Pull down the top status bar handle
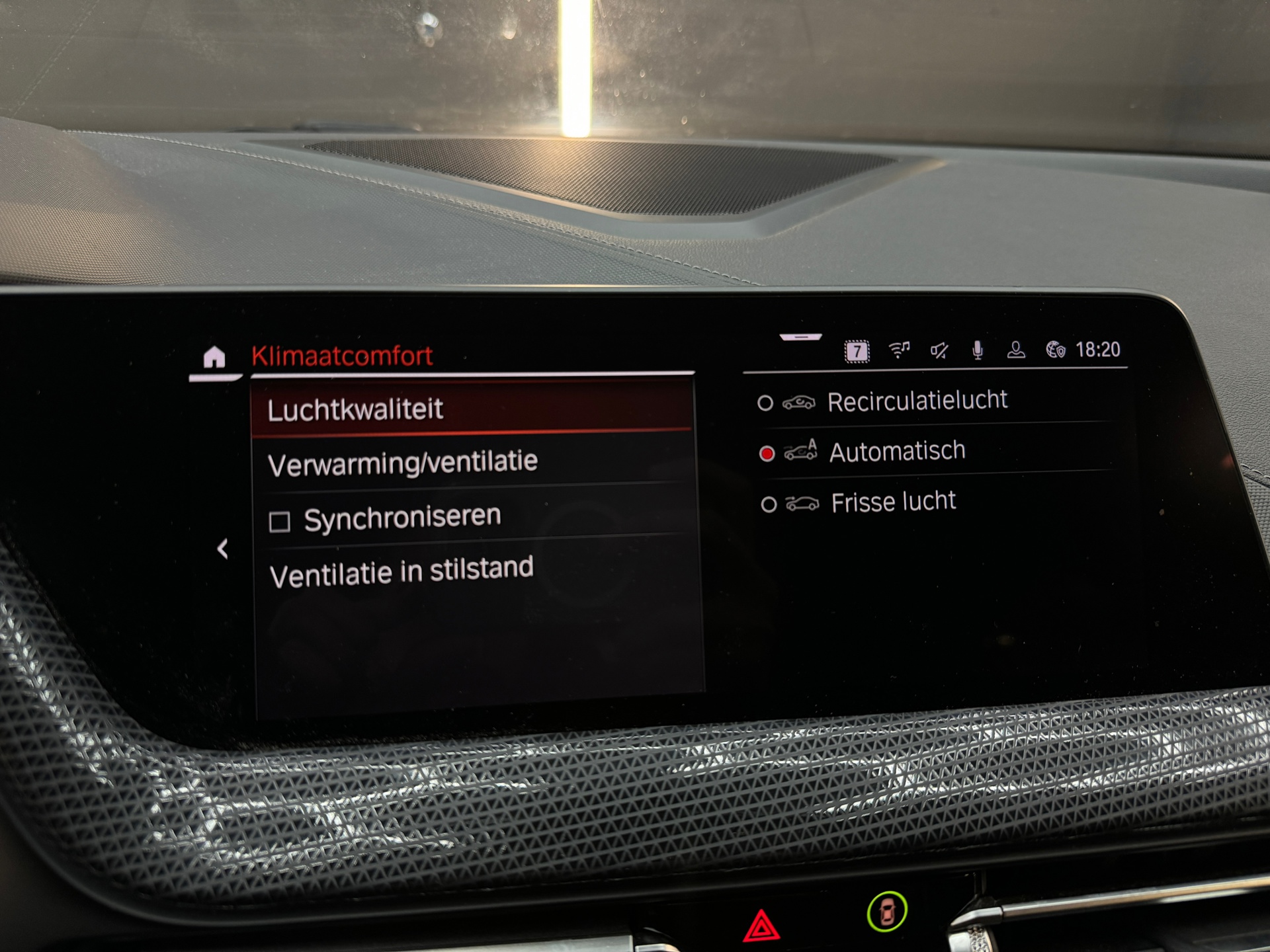The width and height of the screenshot is (1270, 952). tap(800, 337)
